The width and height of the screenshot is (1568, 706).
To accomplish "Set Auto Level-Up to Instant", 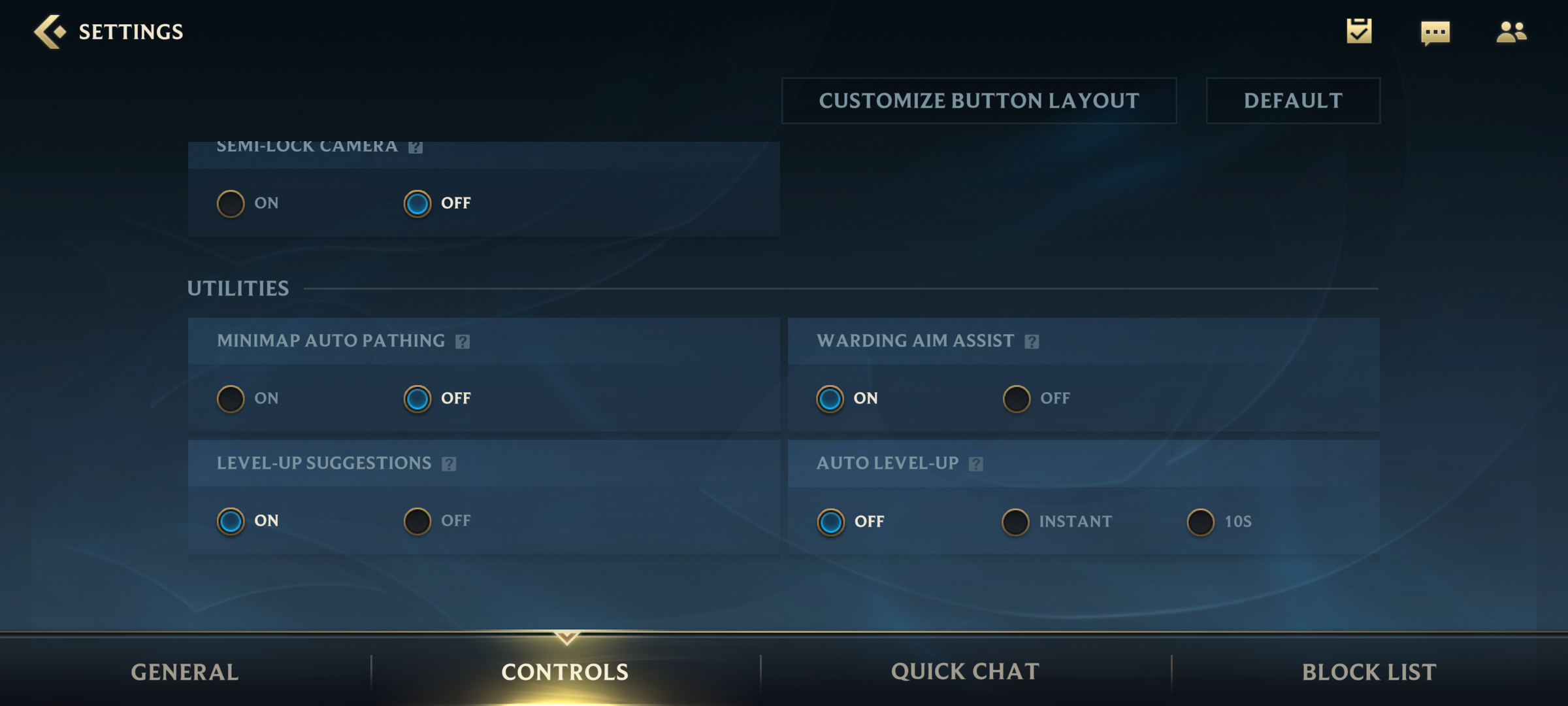I will click(1015, 522).
